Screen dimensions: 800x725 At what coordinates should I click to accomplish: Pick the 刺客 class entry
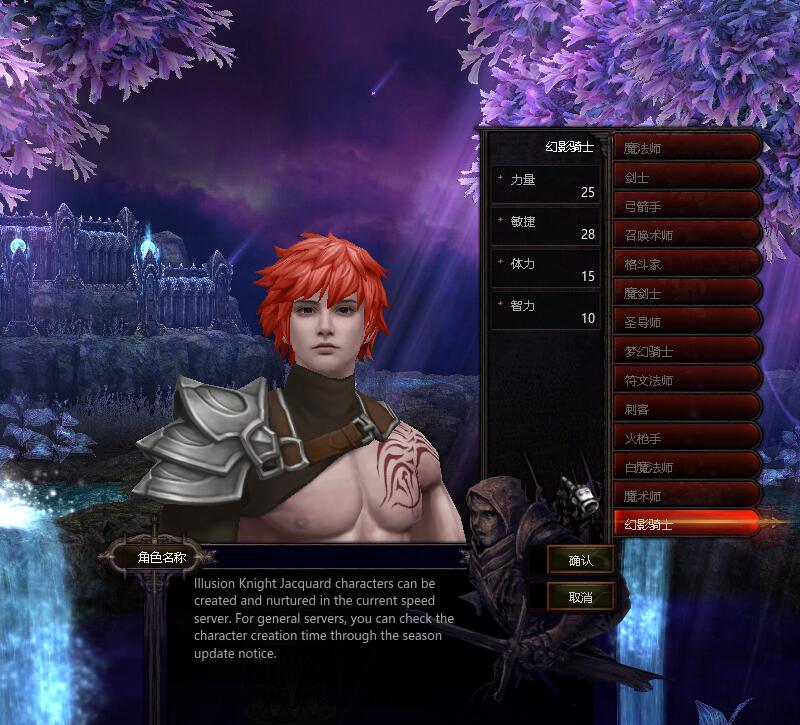[x=686, y=409]
